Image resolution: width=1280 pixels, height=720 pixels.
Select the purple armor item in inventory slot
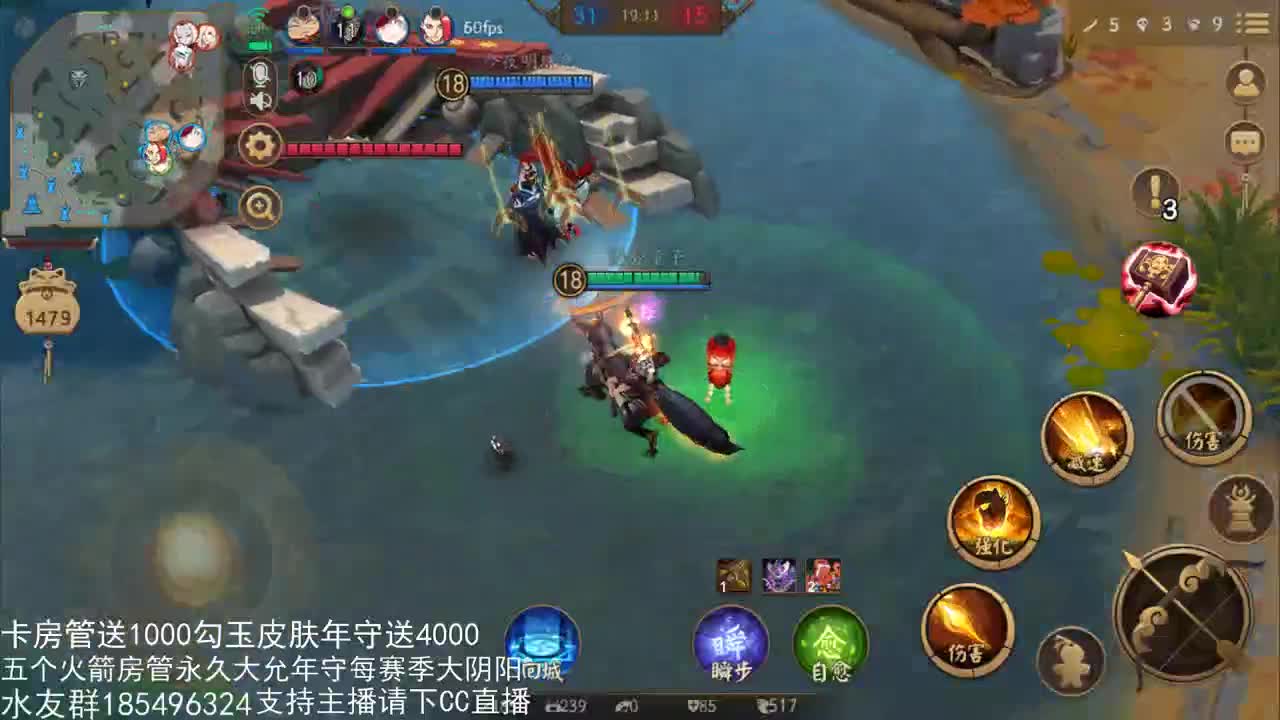[779, 576]
